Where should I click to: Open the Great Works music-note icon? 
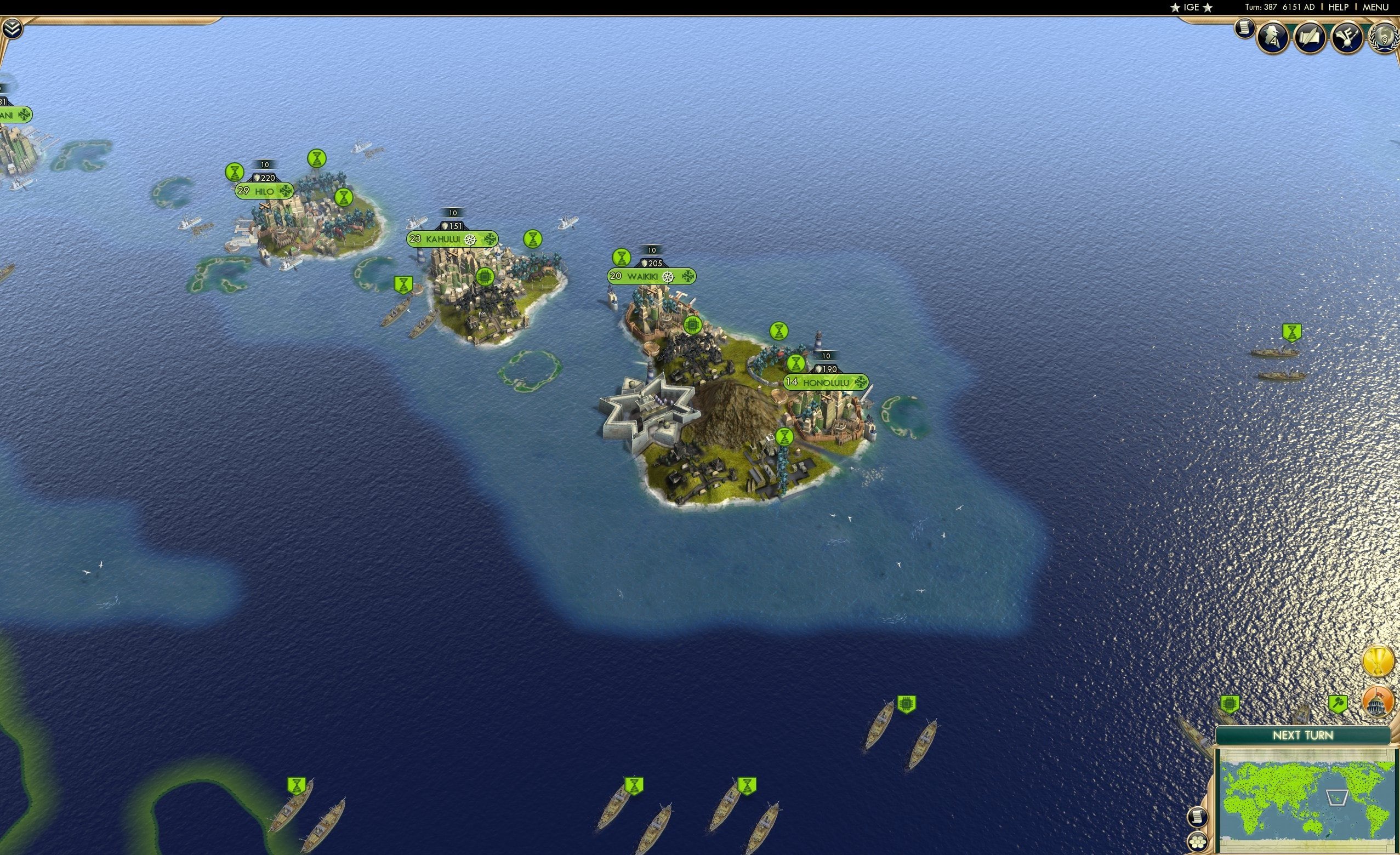click(1347, 37)
